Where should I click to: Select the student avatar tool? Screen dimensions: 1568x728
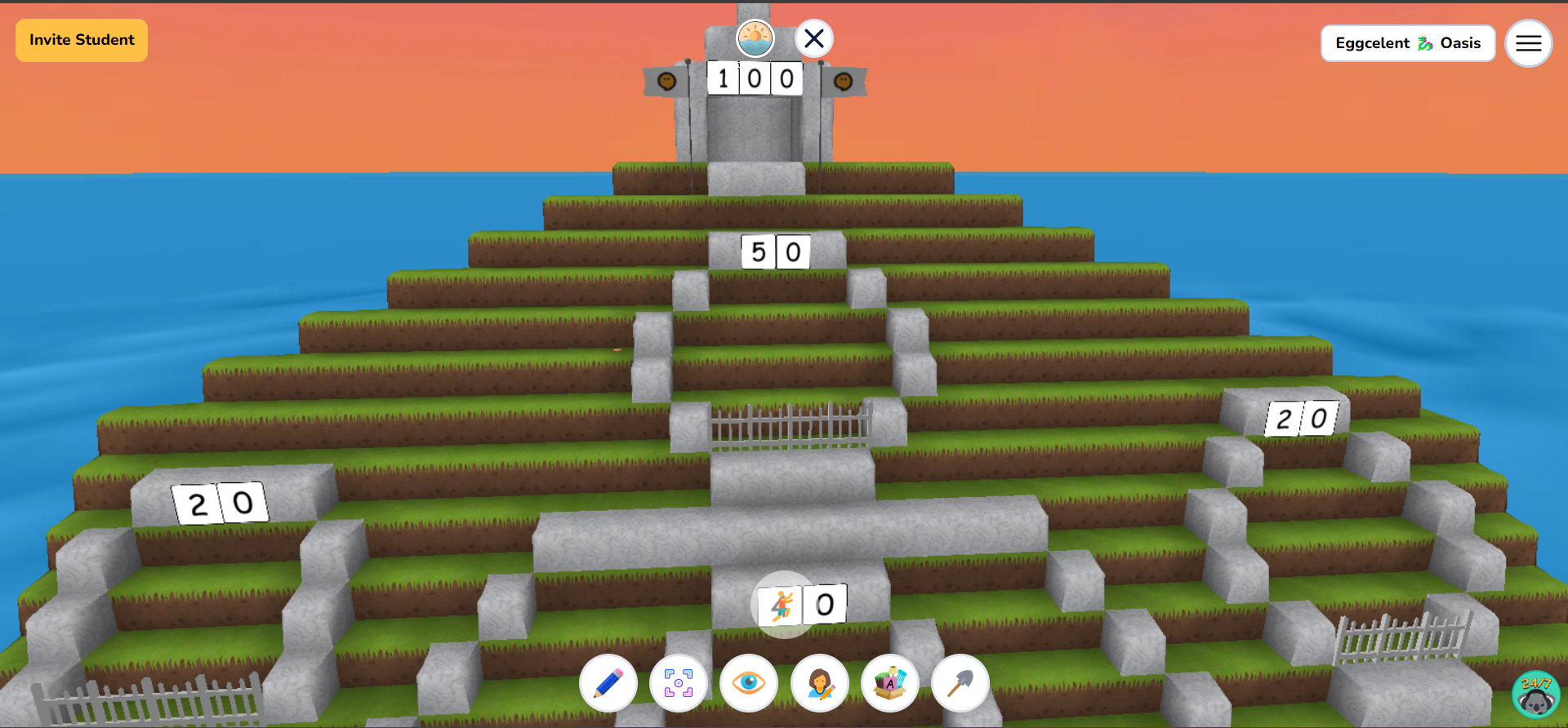pos(820,684)
